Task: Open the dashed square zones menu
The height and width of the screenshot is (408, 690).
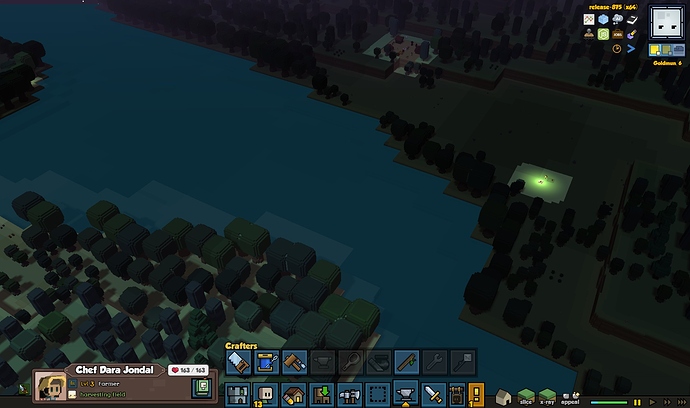Action: (377, 394)
